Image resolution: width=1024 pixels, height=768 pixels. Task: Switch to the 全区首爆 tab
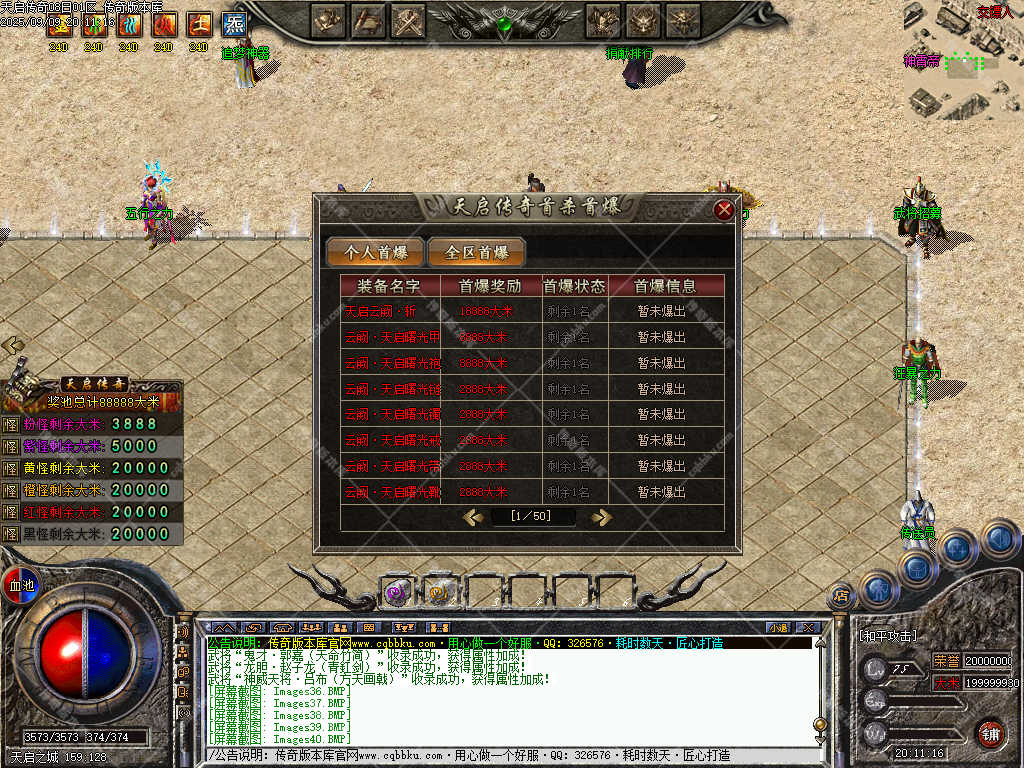pos(476,253)
